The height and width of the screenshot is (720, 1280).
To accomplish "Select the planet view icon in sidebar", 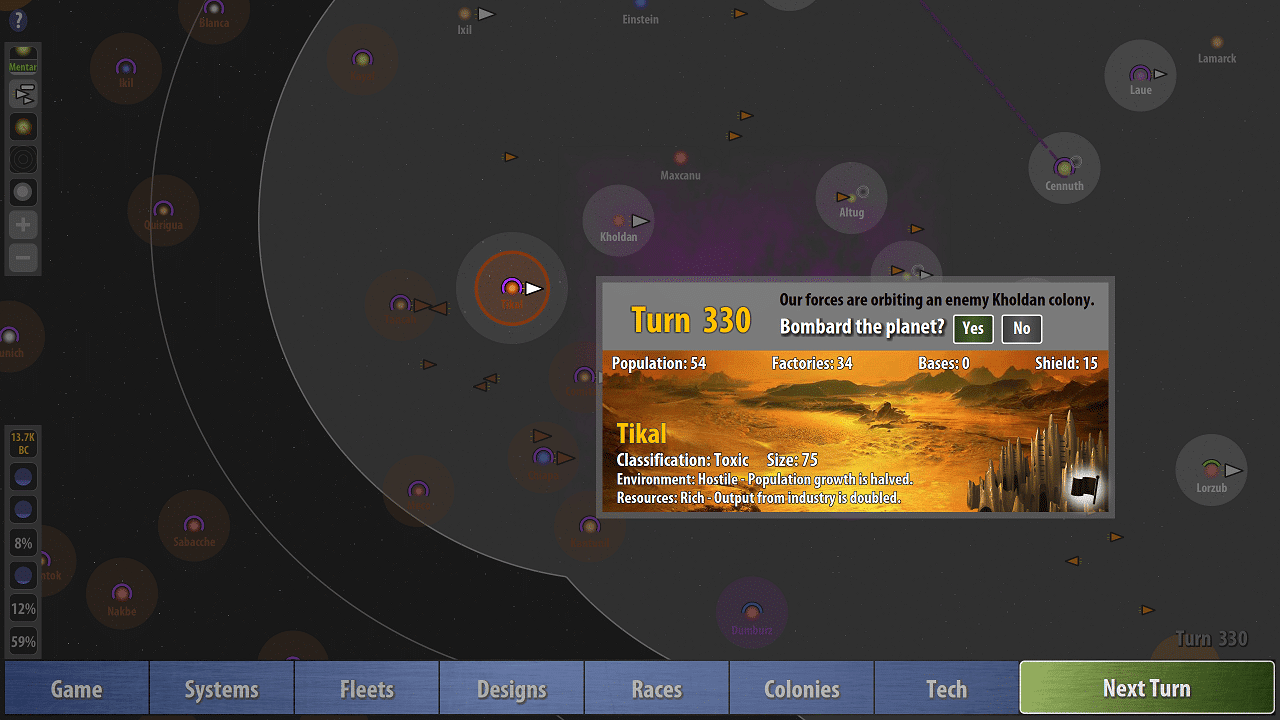I will [x=22, y=126].
